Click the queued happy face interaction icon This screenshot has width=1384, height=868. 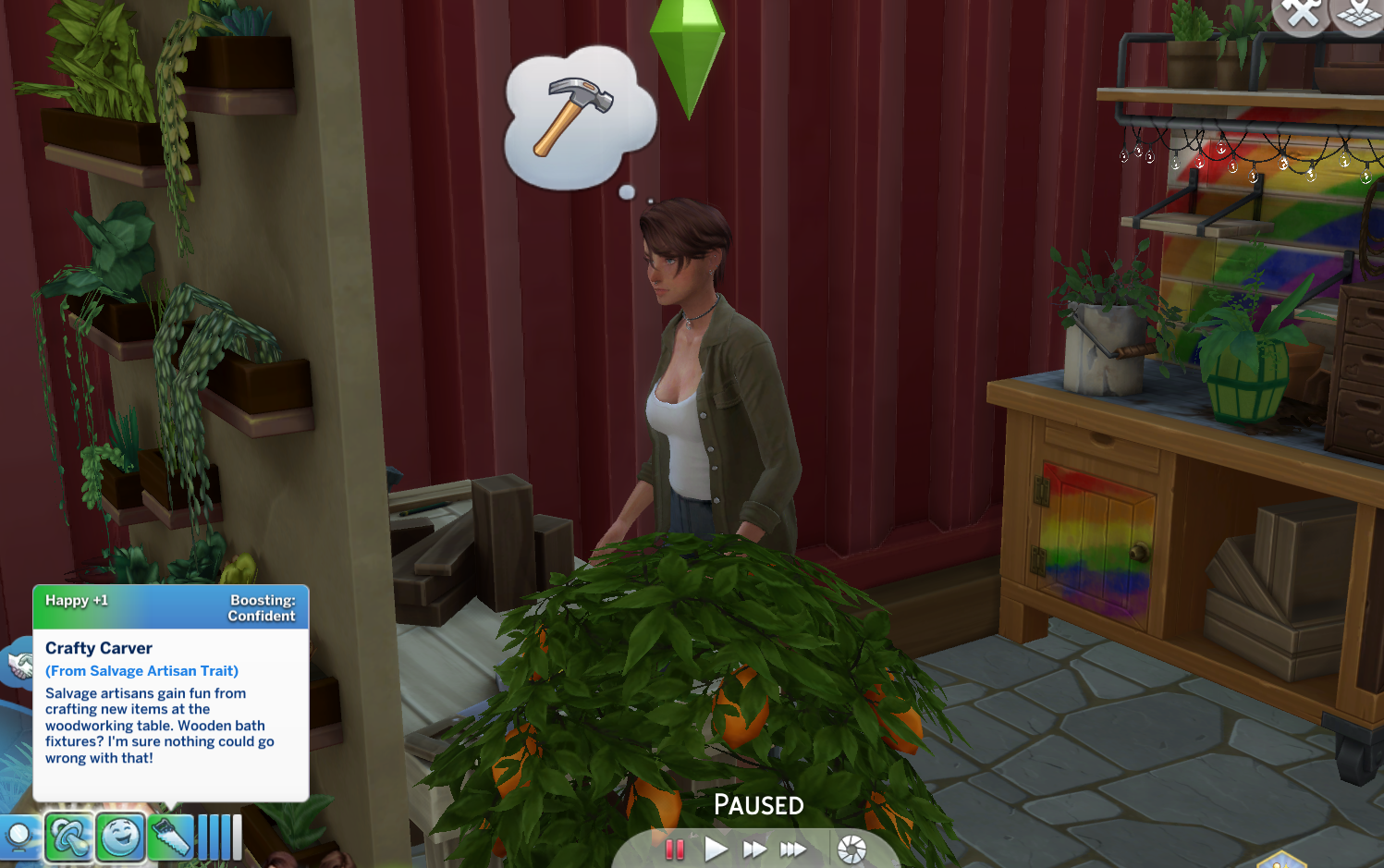[123, 837]
